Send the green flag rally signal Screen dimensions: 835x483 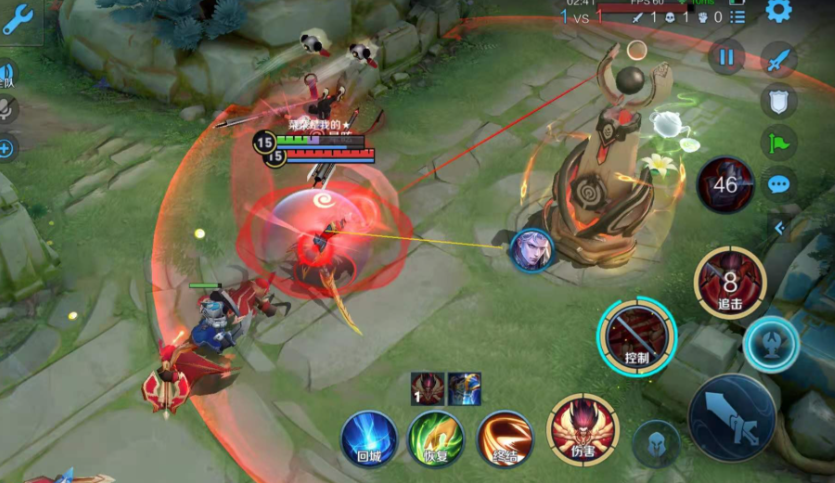pos(779,142)
